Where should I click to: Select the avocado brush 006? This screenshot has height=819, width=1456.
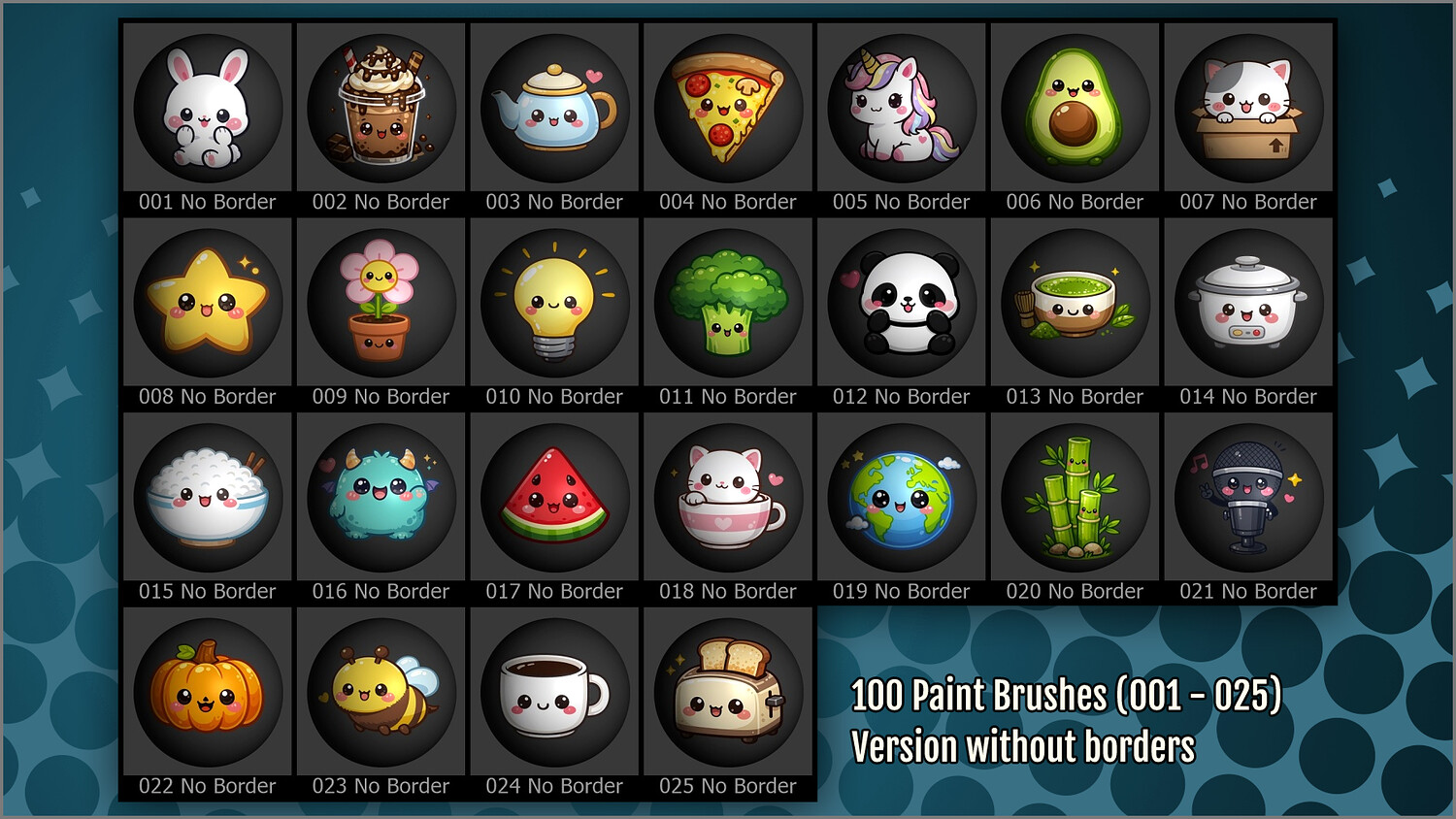[1075, 109]
